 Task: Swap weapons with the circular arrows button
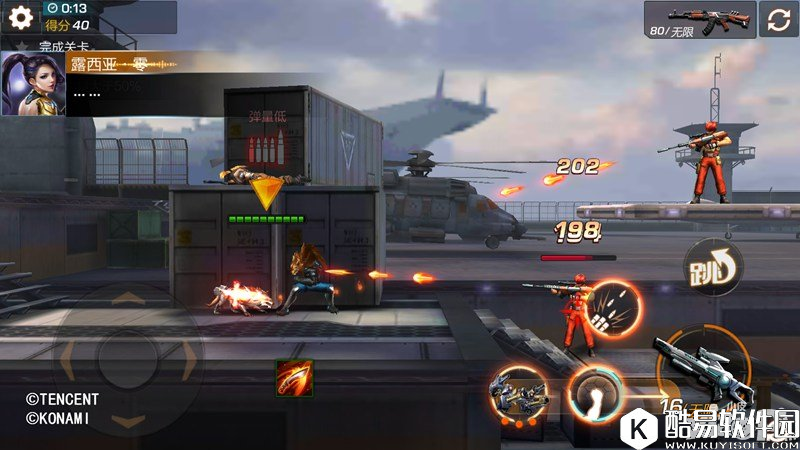coord(779,18)
